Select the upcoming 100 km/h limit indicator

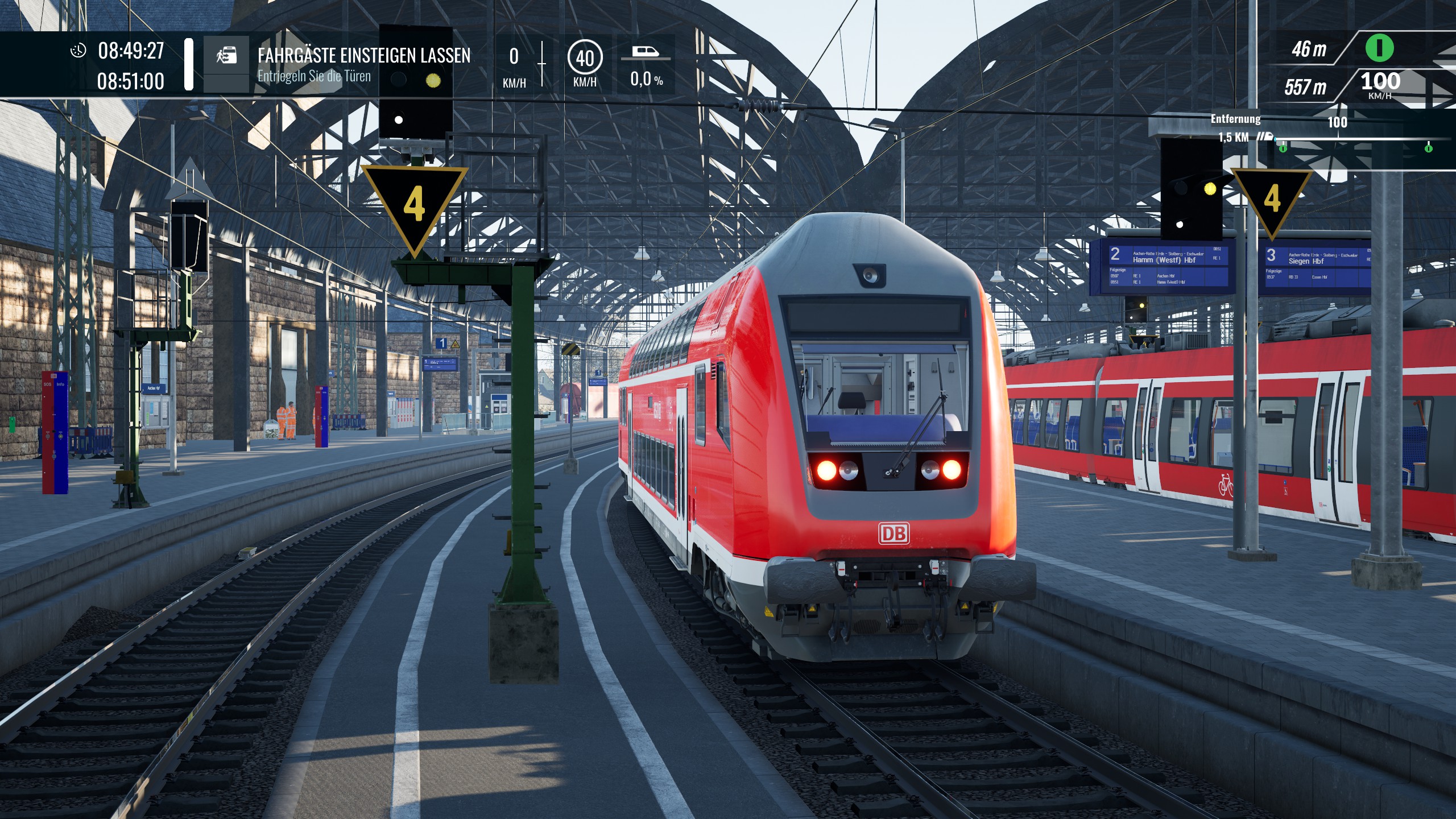1380,83
